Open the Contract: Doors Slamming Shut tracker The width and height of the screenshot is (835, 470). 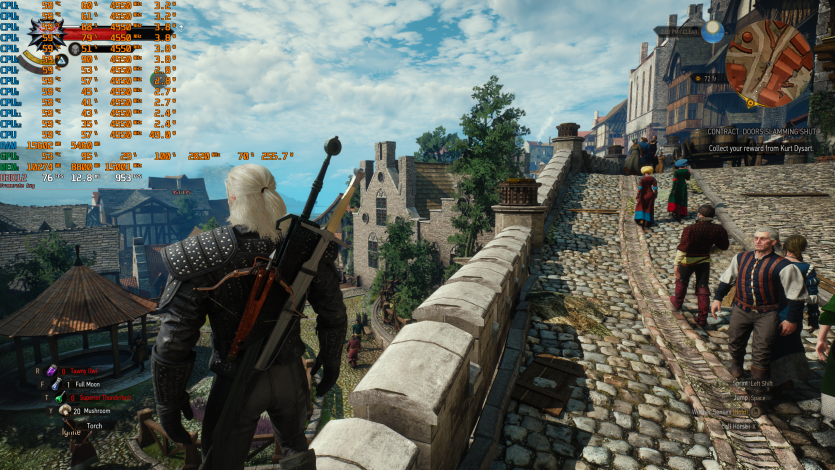point(761,131)
